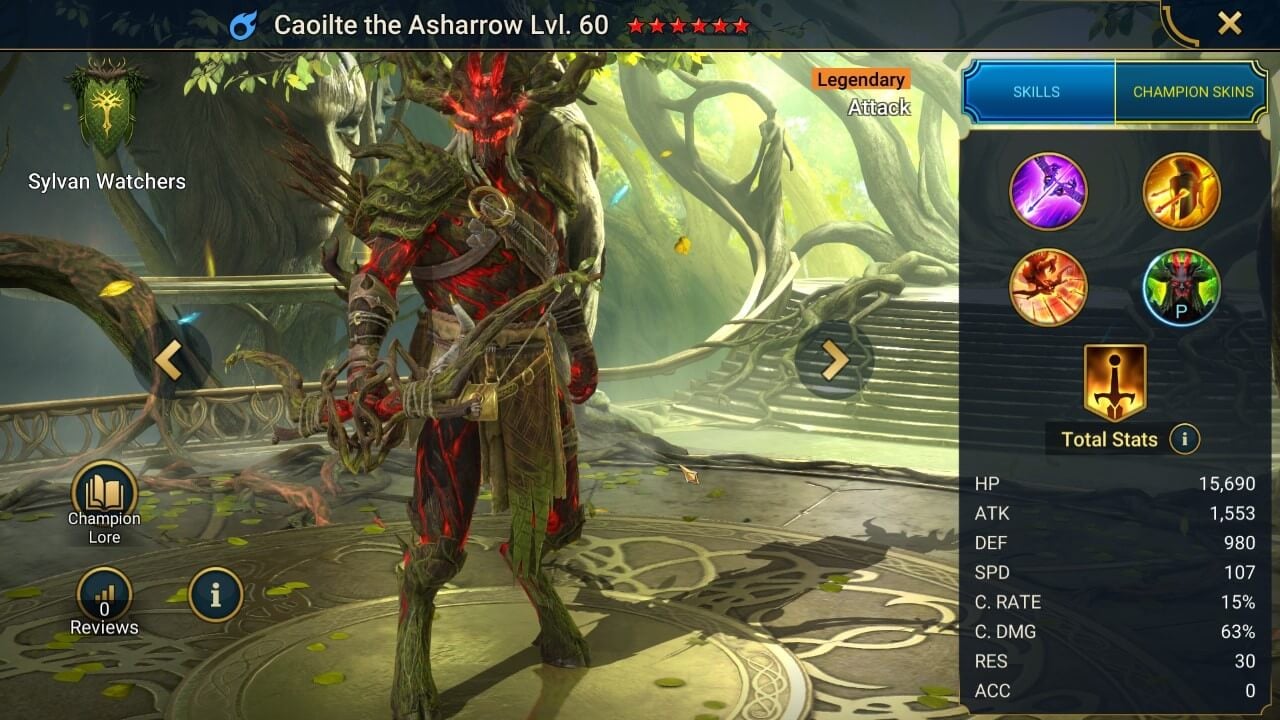Screen dimensions: 1280x720
Task: Open the CHAMPION SKINS tab
Action: pyautogui.click(x=1192, y=91)
